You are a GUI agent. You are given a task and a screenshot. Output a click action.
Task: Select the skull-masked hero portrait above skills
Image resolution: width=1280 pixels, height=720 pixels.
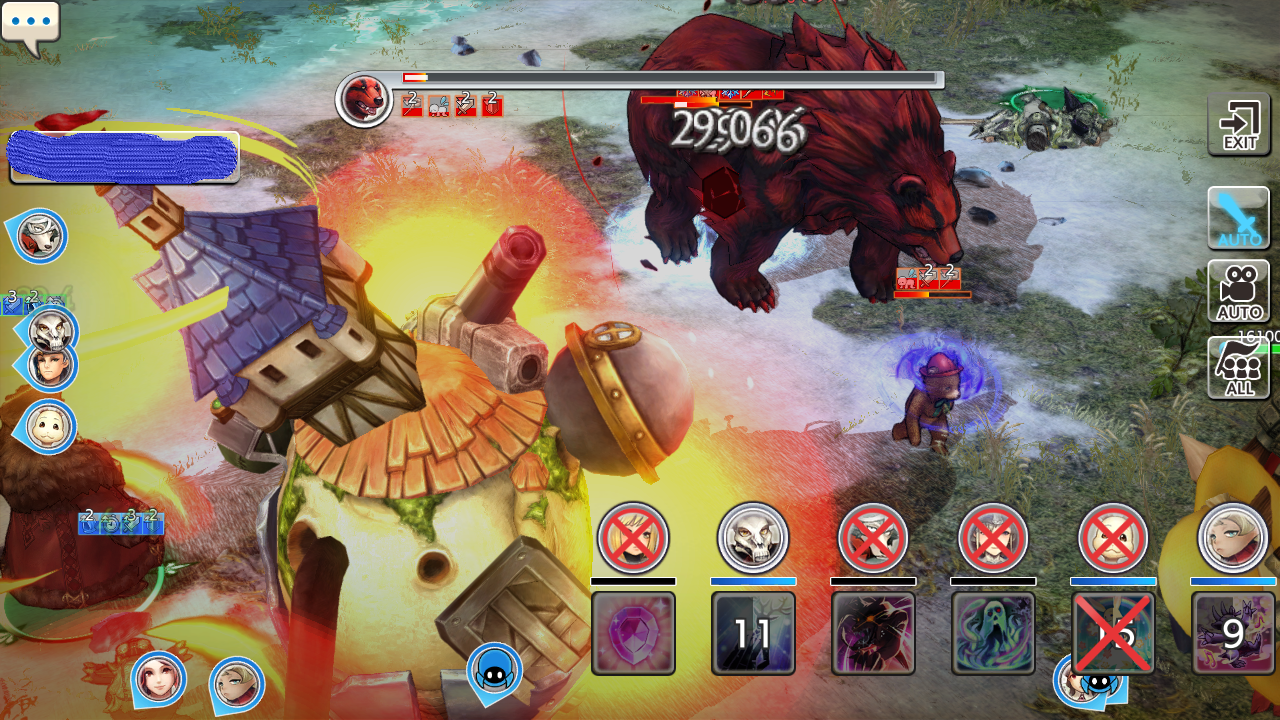tap(753, 538)
